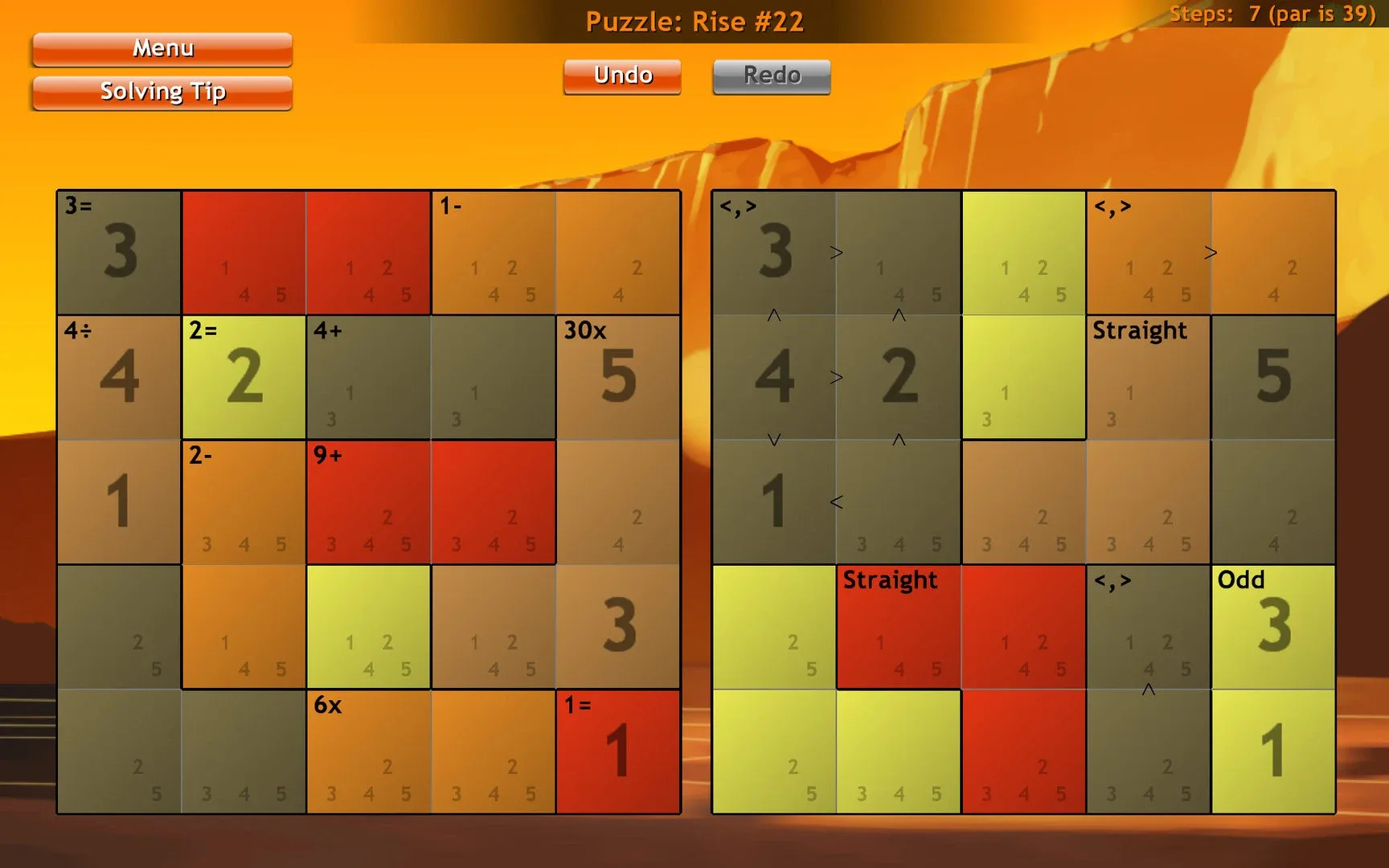Click the Redo button
The image size is (1389, 868).
[x=770, y=75]
